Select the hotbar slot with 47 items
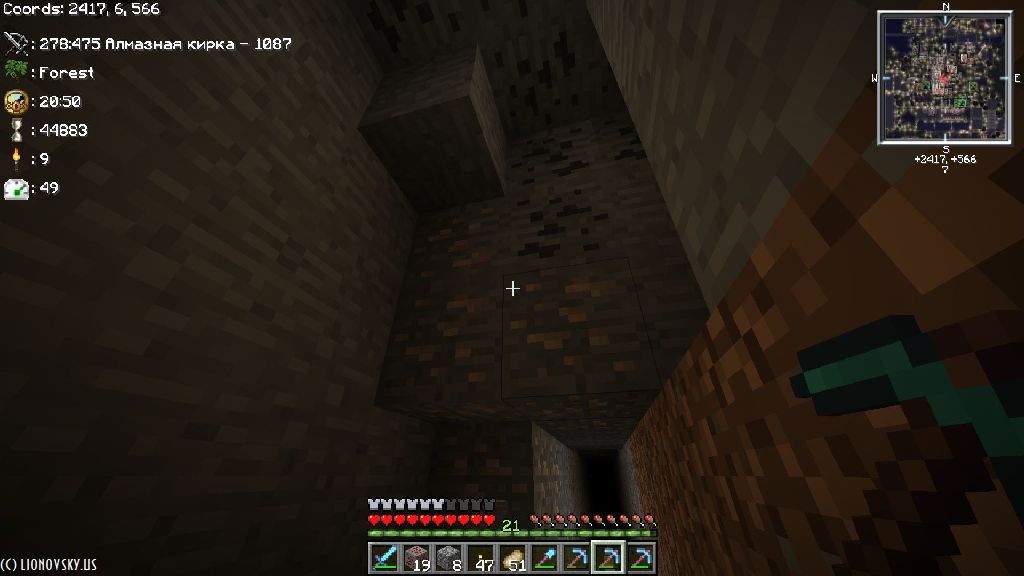The image size is (1024, 576). pos(481,557)
